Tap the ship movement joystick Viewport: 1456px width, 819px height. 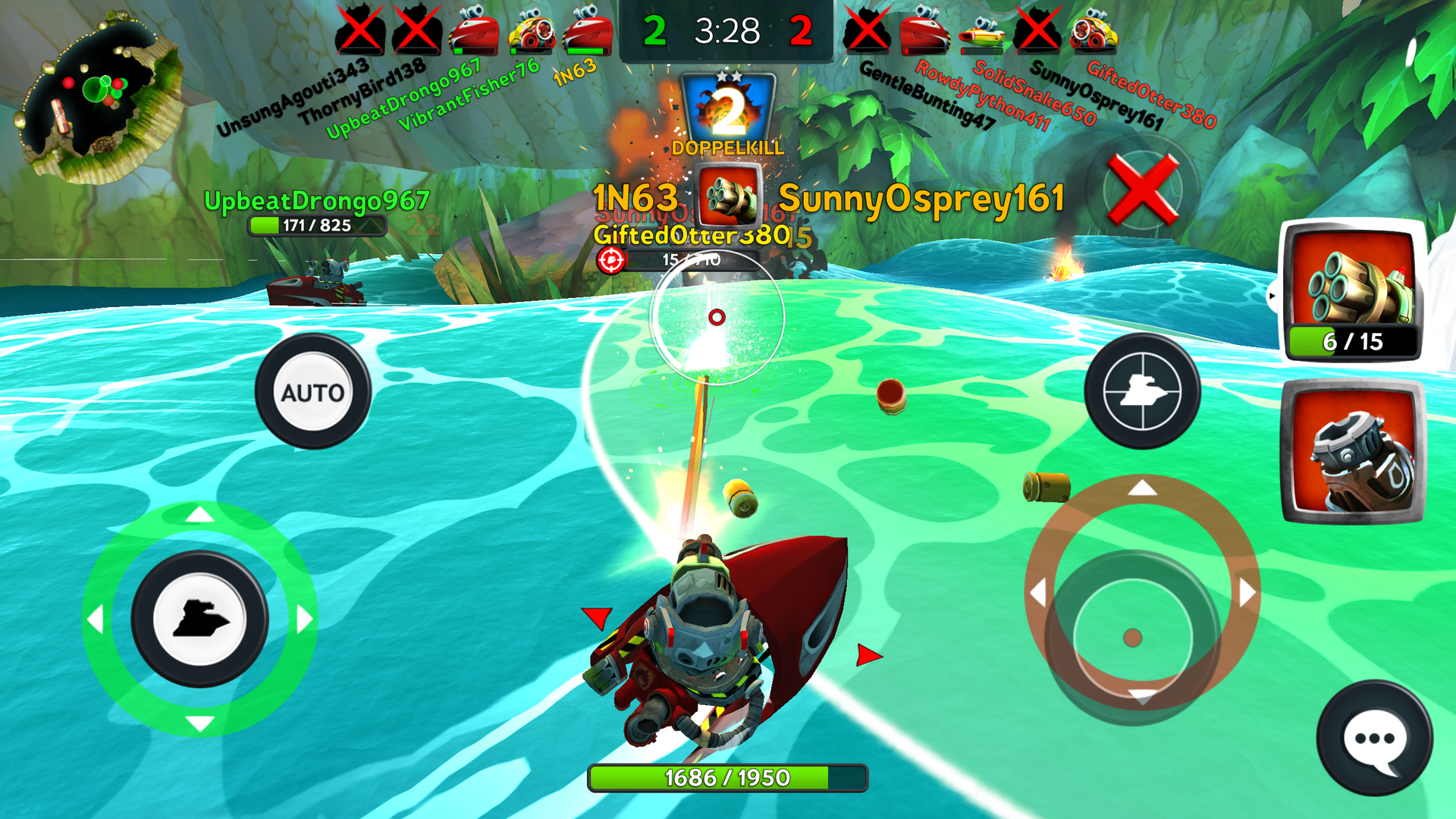pos(199,619)
